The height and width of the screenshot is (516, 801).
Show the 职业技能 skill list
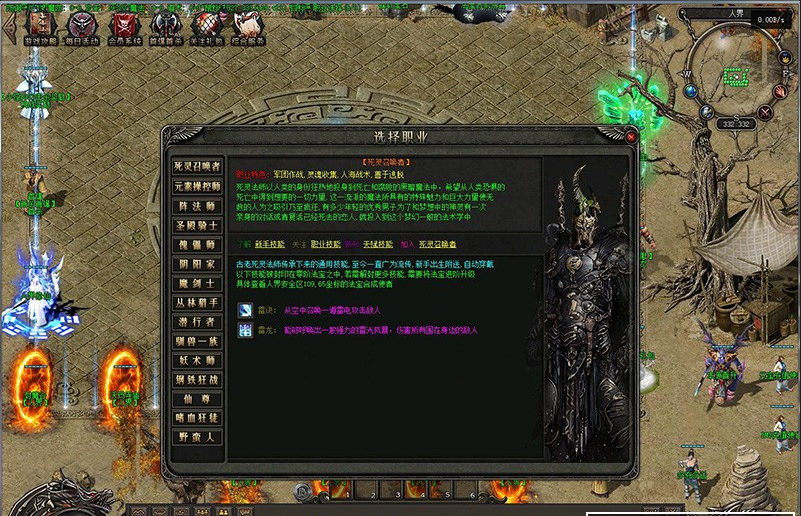[x=324, y=243]
